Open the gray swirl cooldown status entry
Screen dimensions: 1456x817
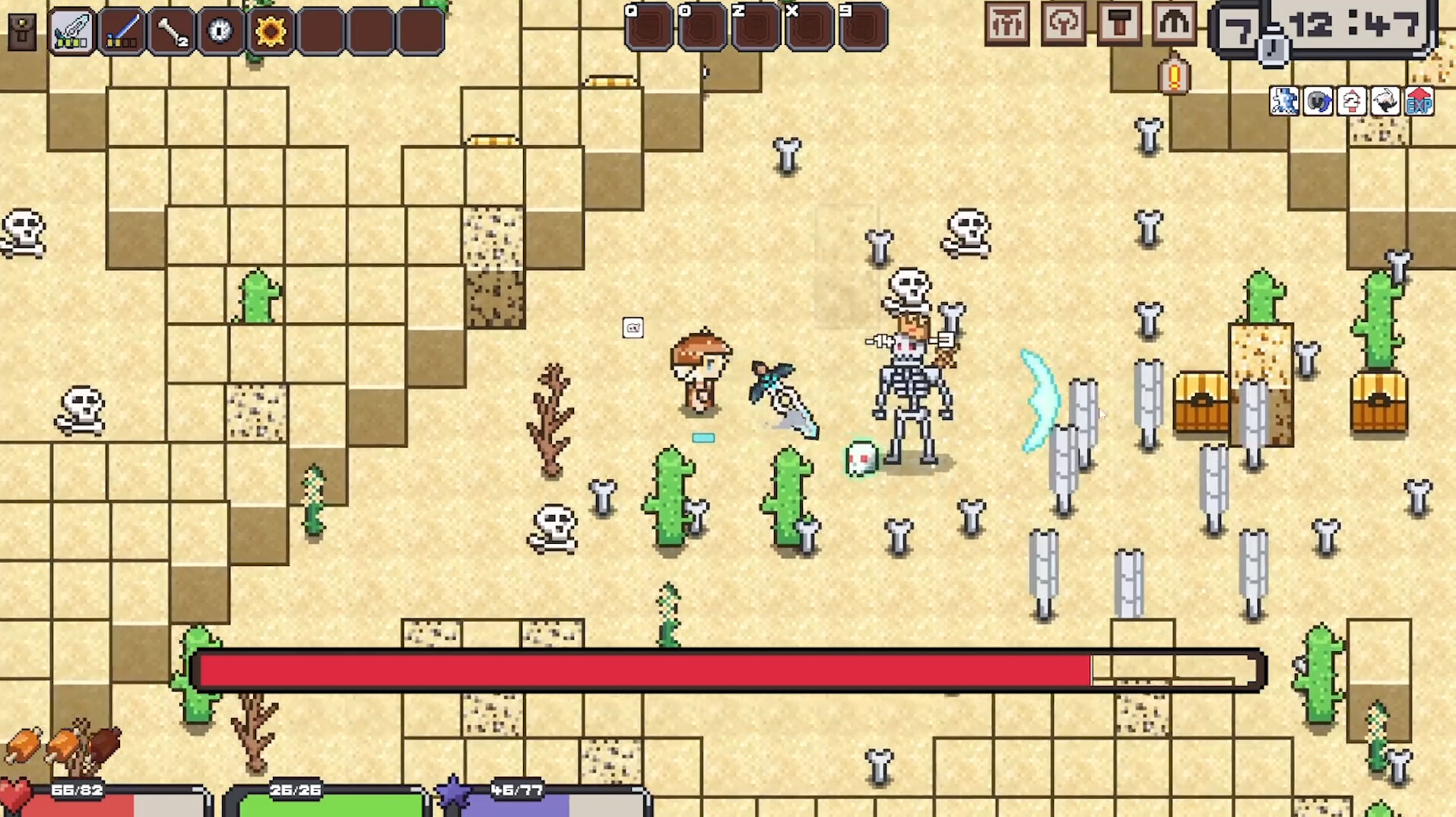pyautogui.click(x=1318, y=101)
